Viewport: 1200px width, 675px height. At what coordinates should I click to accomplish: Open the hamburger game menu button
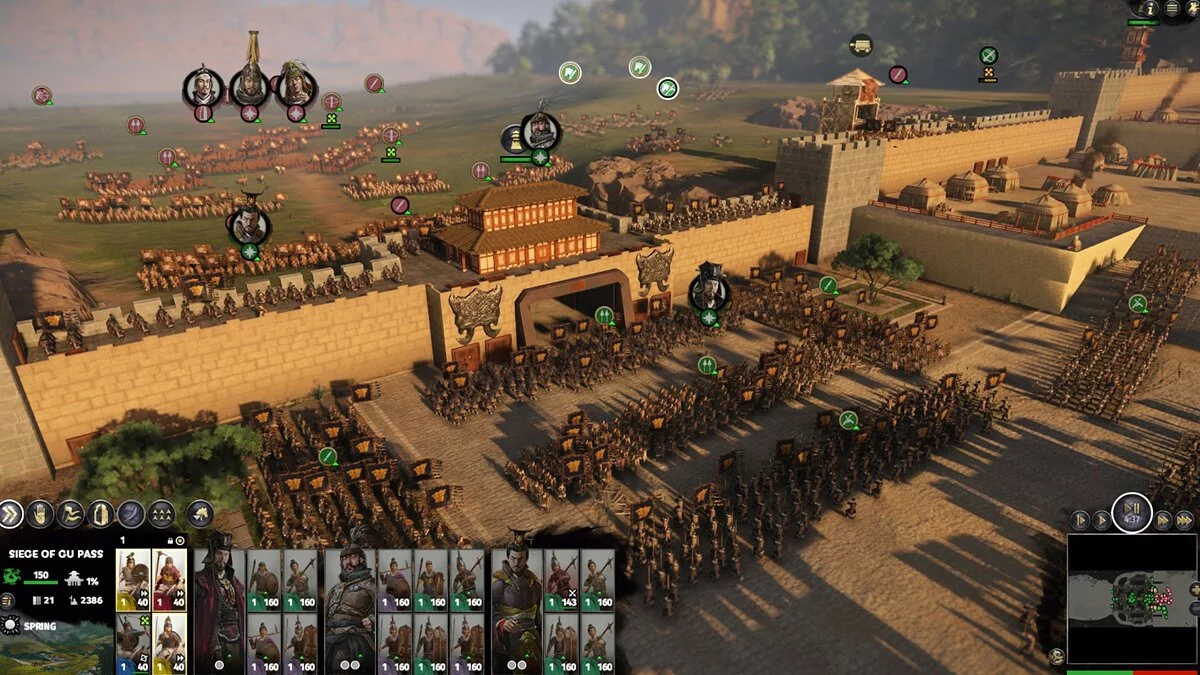1171,9
